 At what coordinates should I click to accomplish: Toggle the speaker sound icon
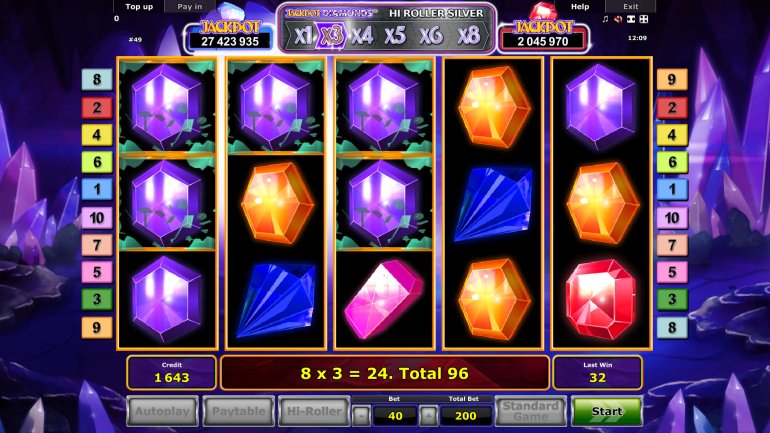pos(618,19)
